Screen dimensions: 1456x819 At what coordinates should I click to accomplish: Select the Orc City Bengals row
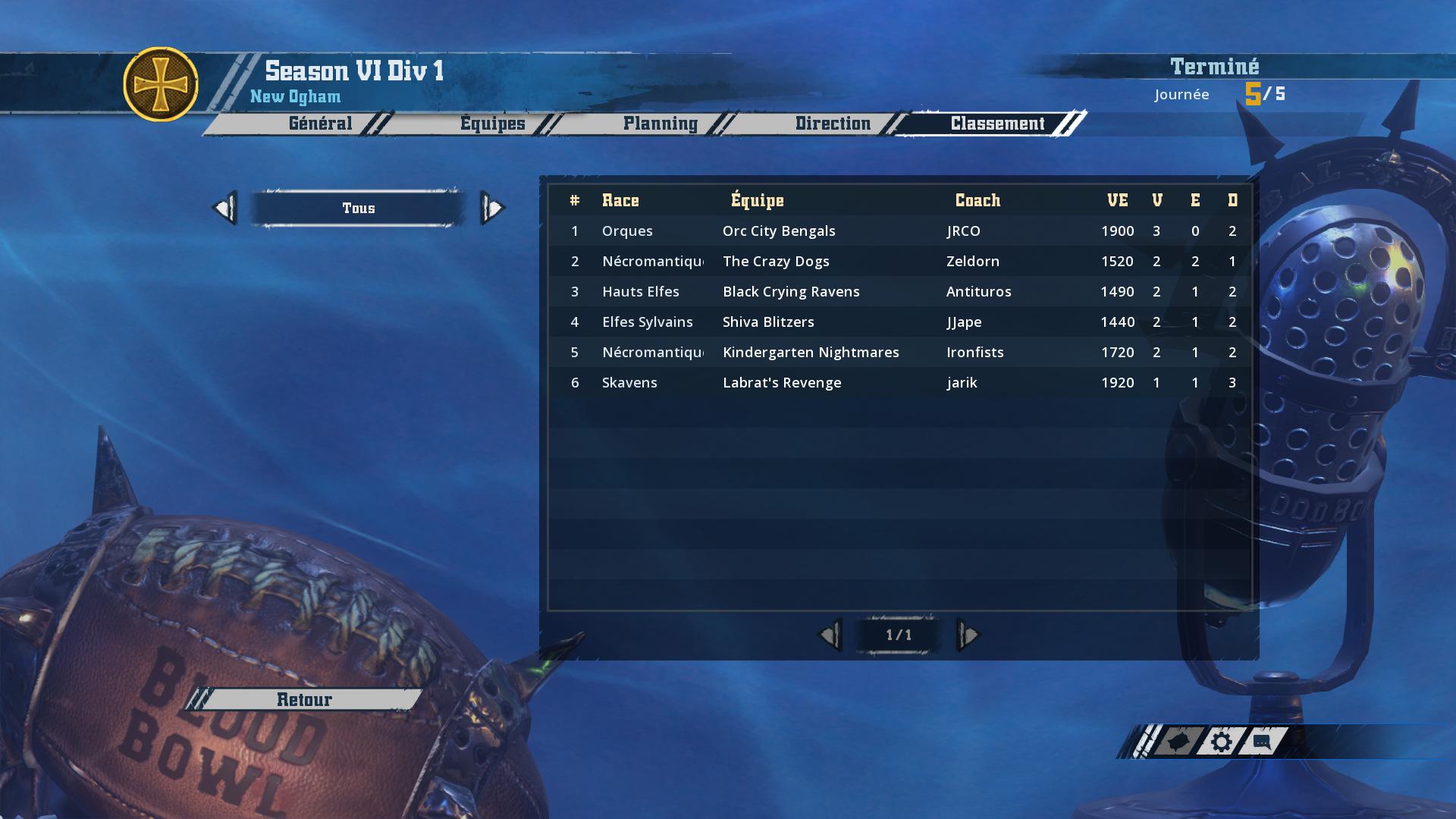pyautogui.click(x=779, y=231)
